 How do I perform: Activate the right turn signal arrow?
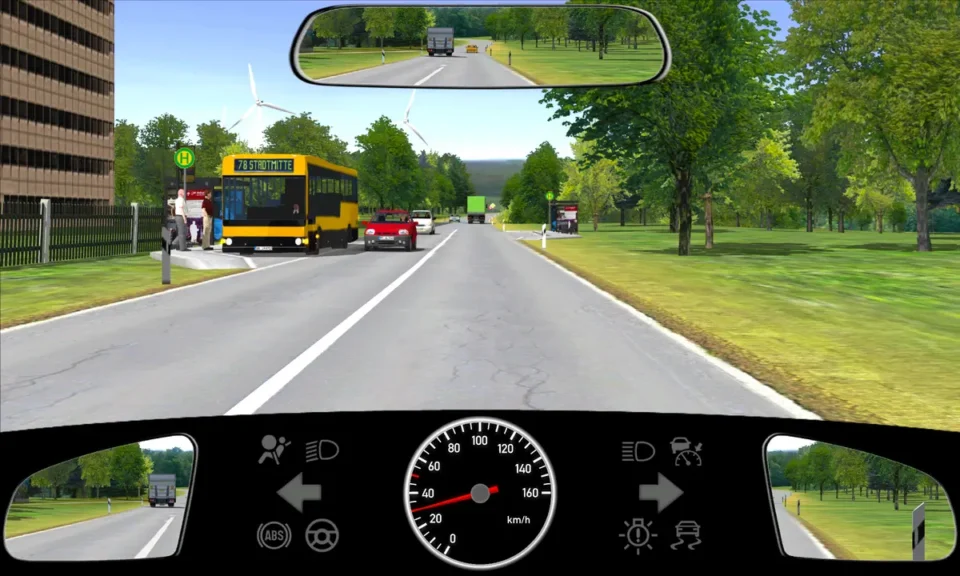(x=661, y=492)
